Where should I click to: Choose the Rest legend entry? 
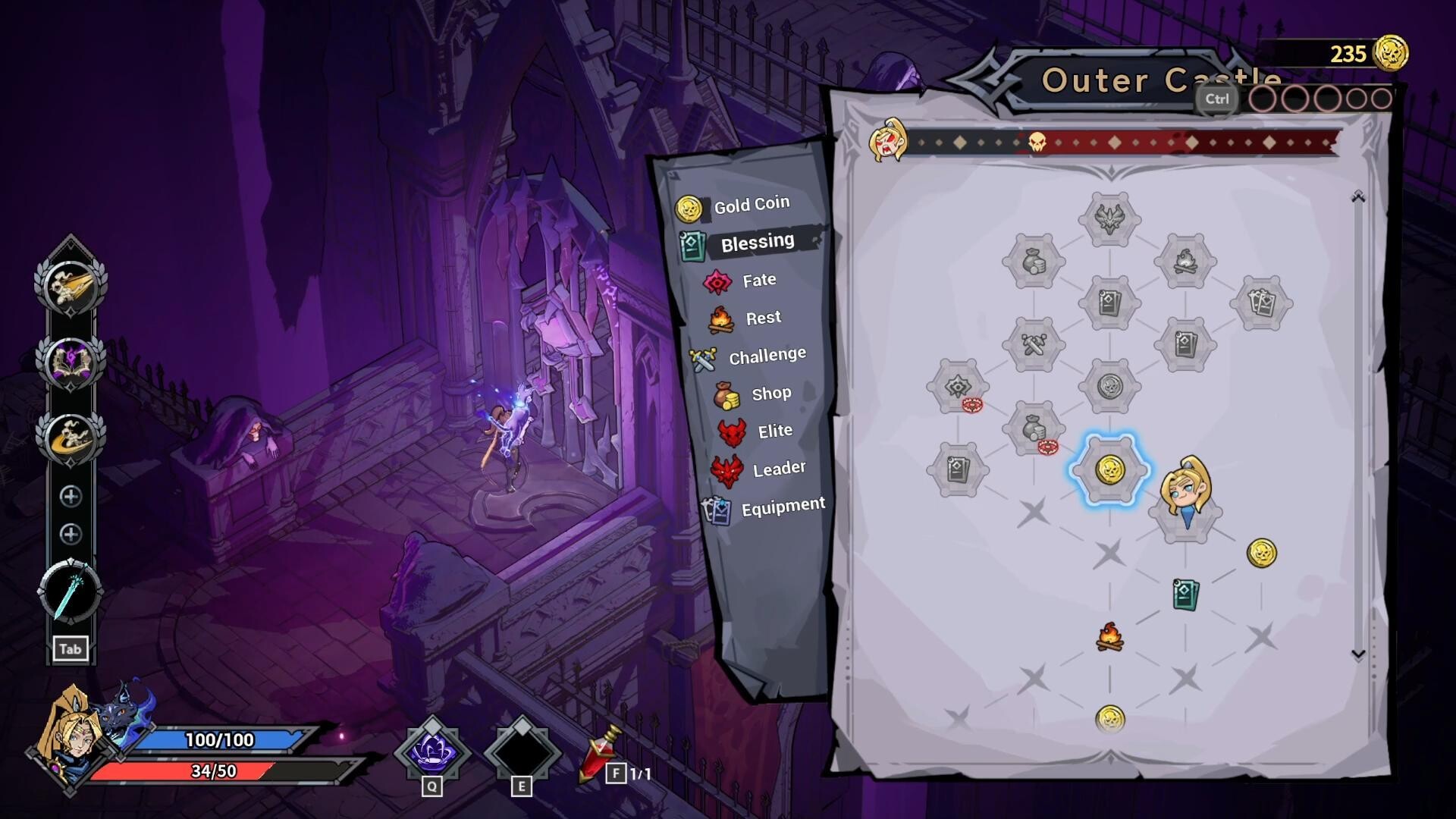762,318
